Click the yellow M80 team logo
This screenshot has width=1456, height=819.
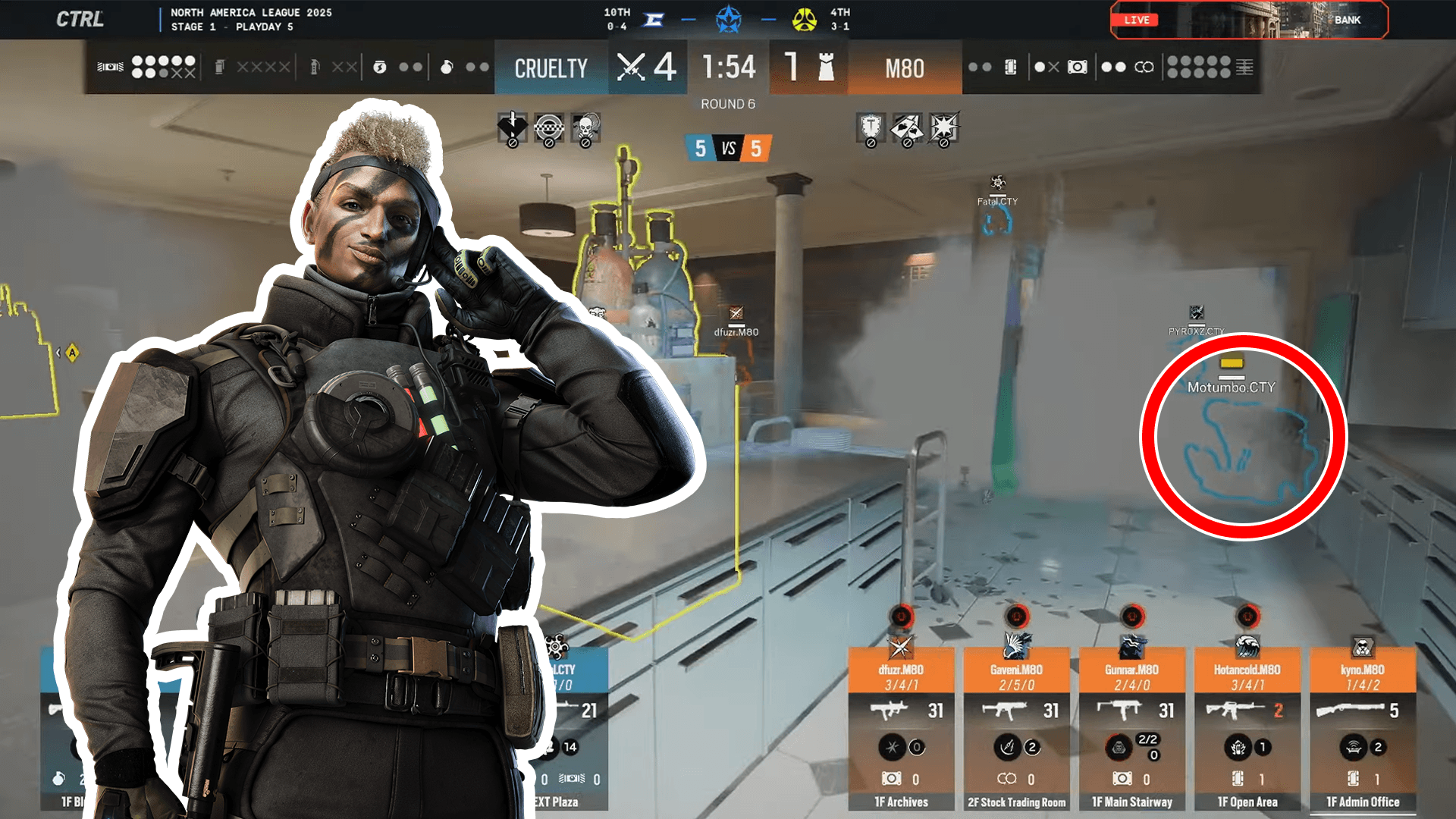click(805, 20)
